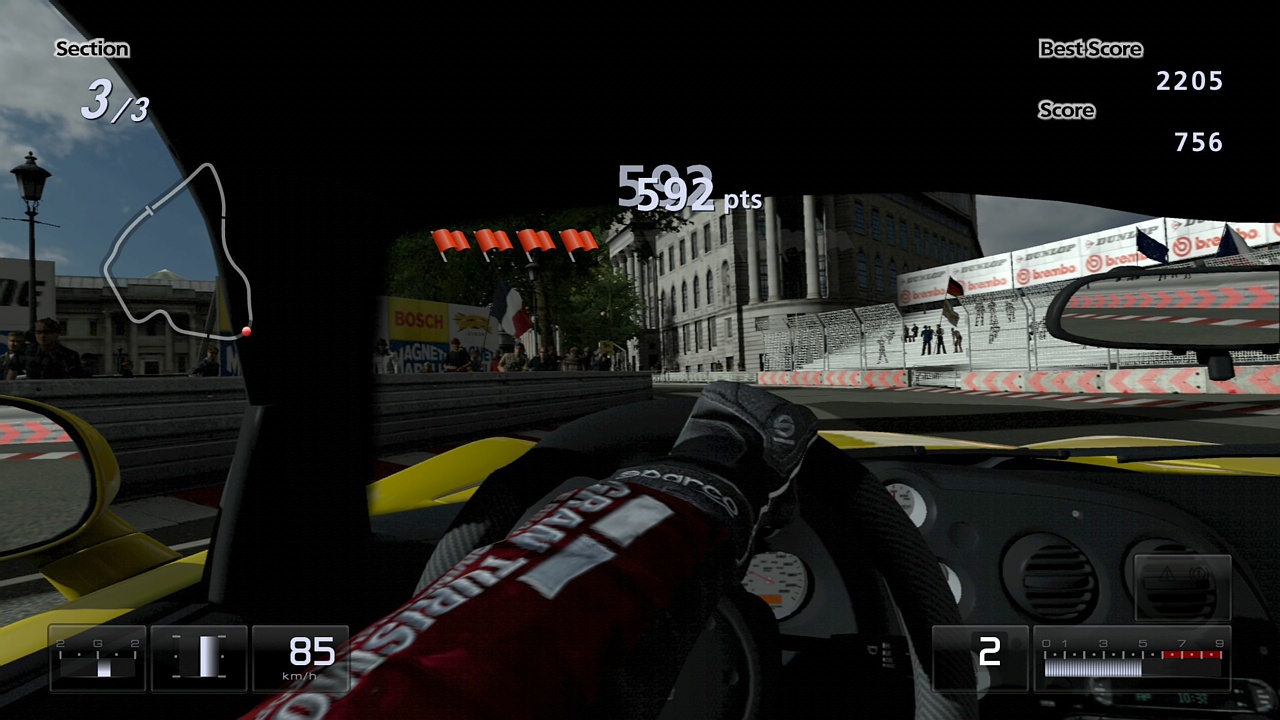Click the throttle/brake indicator gauge

point(199,658)
